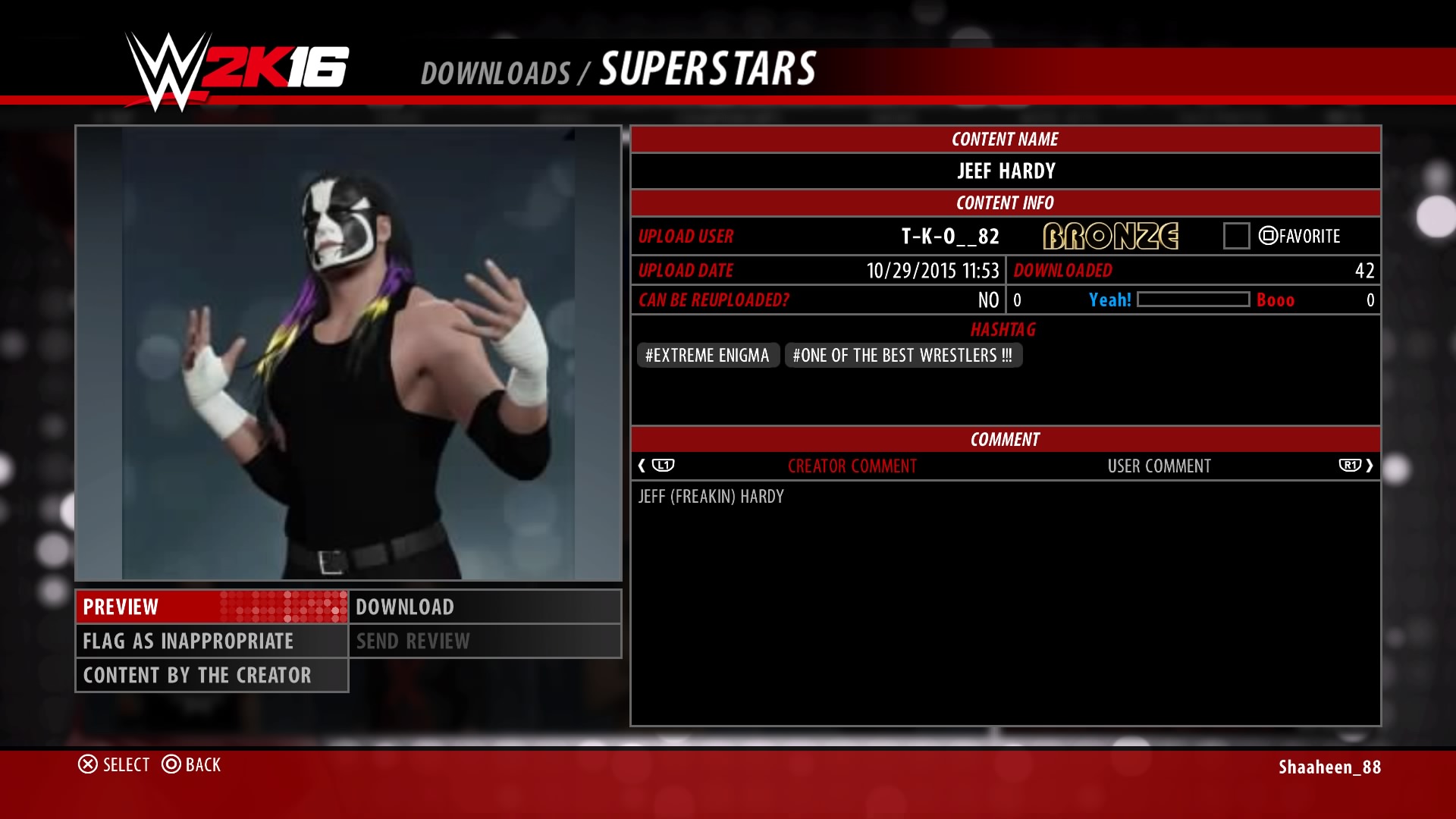Screen dimensions: 1456x819
Task: Expand next comments with right arrow
Action: coord(1370,466)
